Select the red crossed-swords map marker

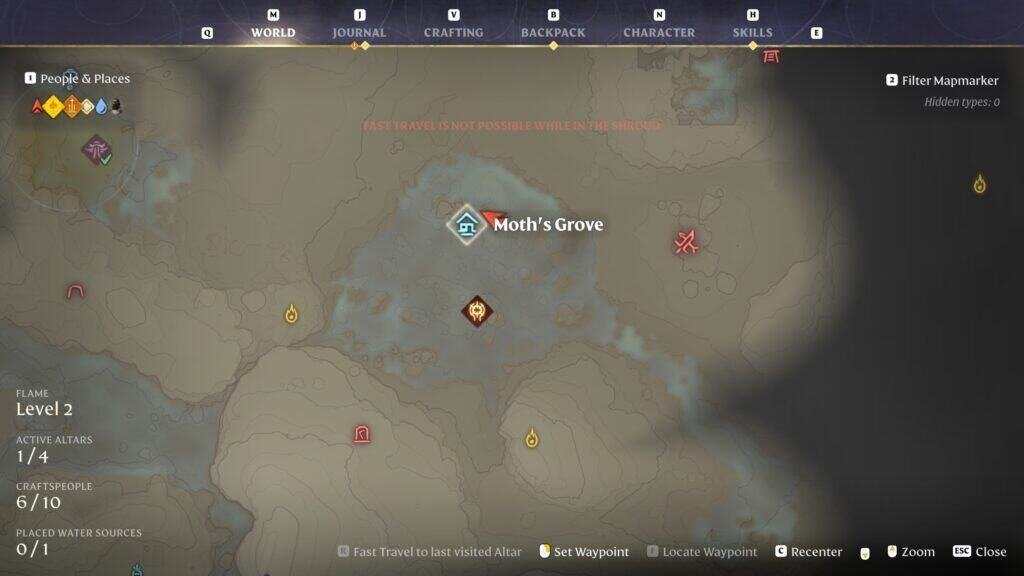pyautogui.click(x=686, y=241)
